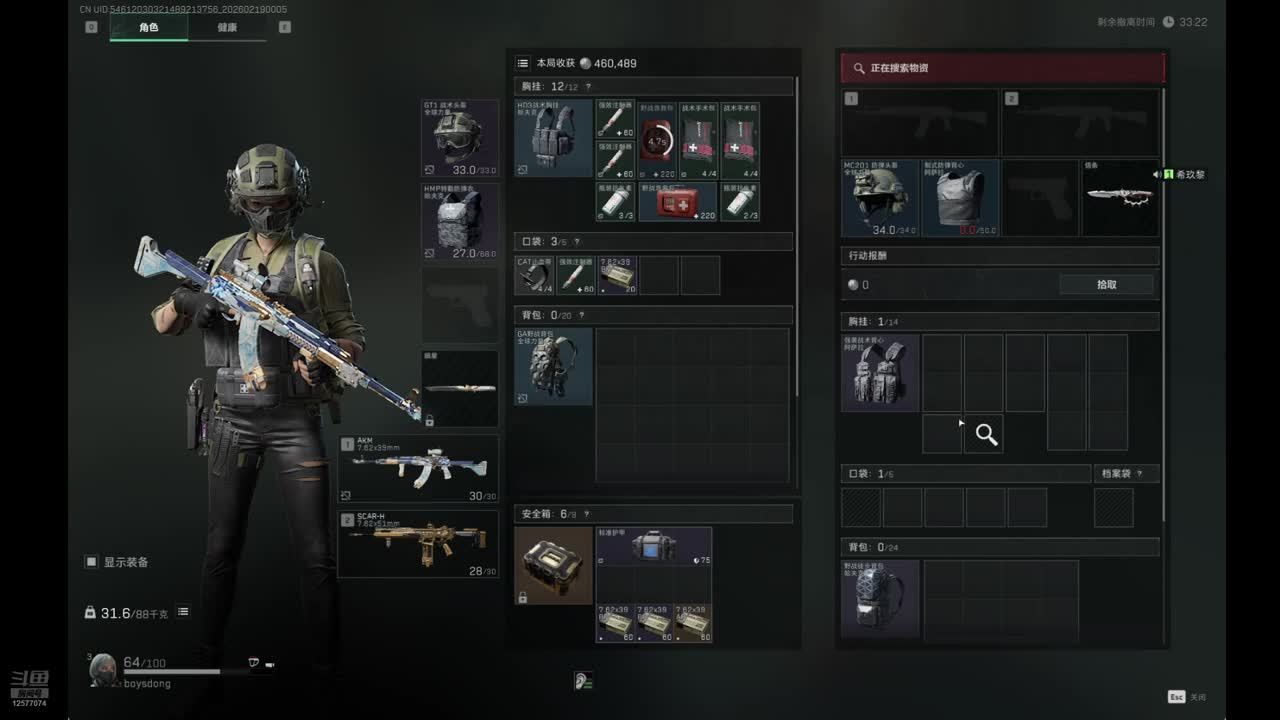Image resolution: width=1280 pixels, height=720 pixels.
Task: Open the safe box container icon
Action: pos(553,565)
